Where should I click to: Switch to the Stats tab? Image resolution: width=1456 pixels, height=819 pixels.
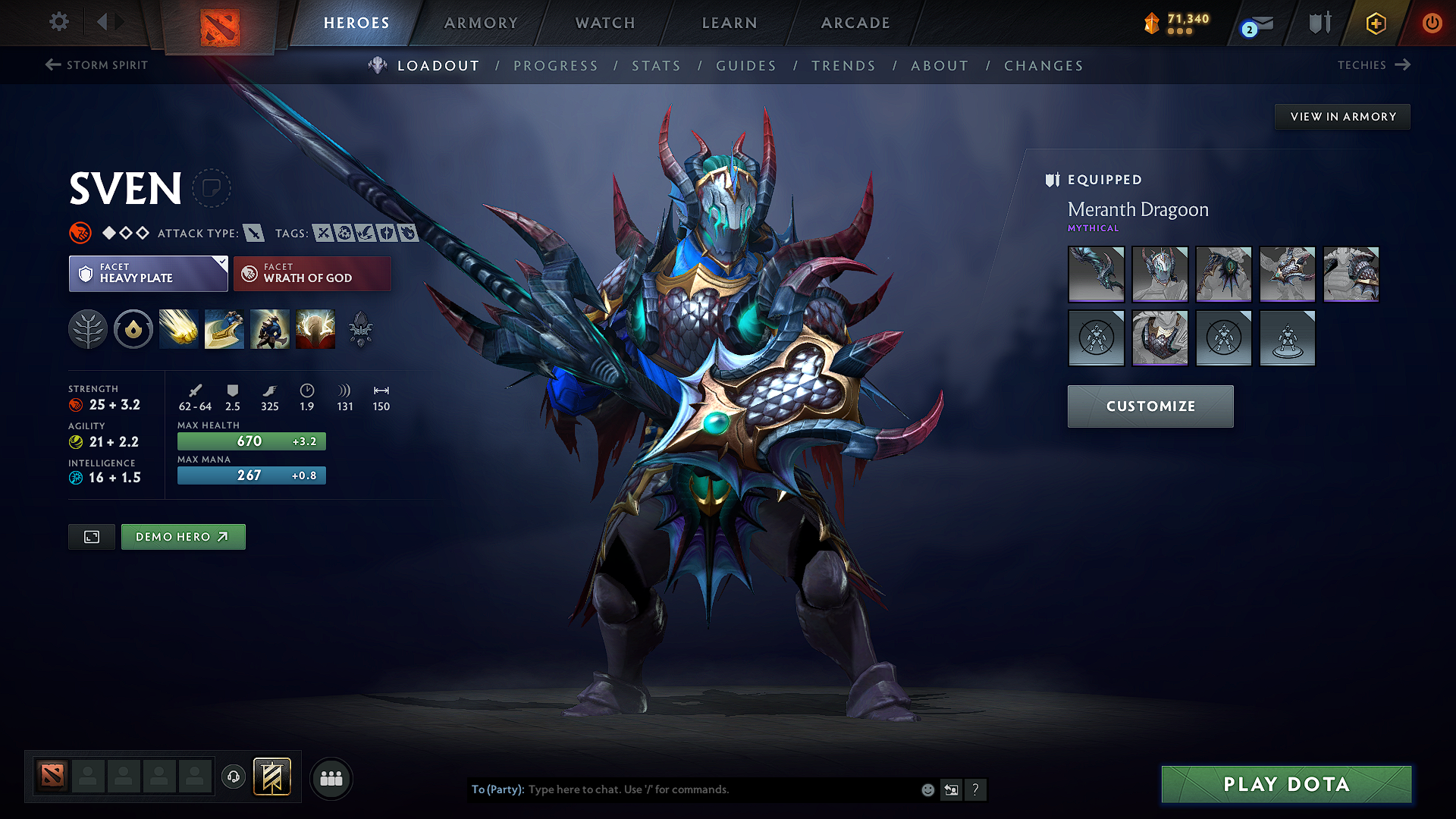tap(656, 65)
